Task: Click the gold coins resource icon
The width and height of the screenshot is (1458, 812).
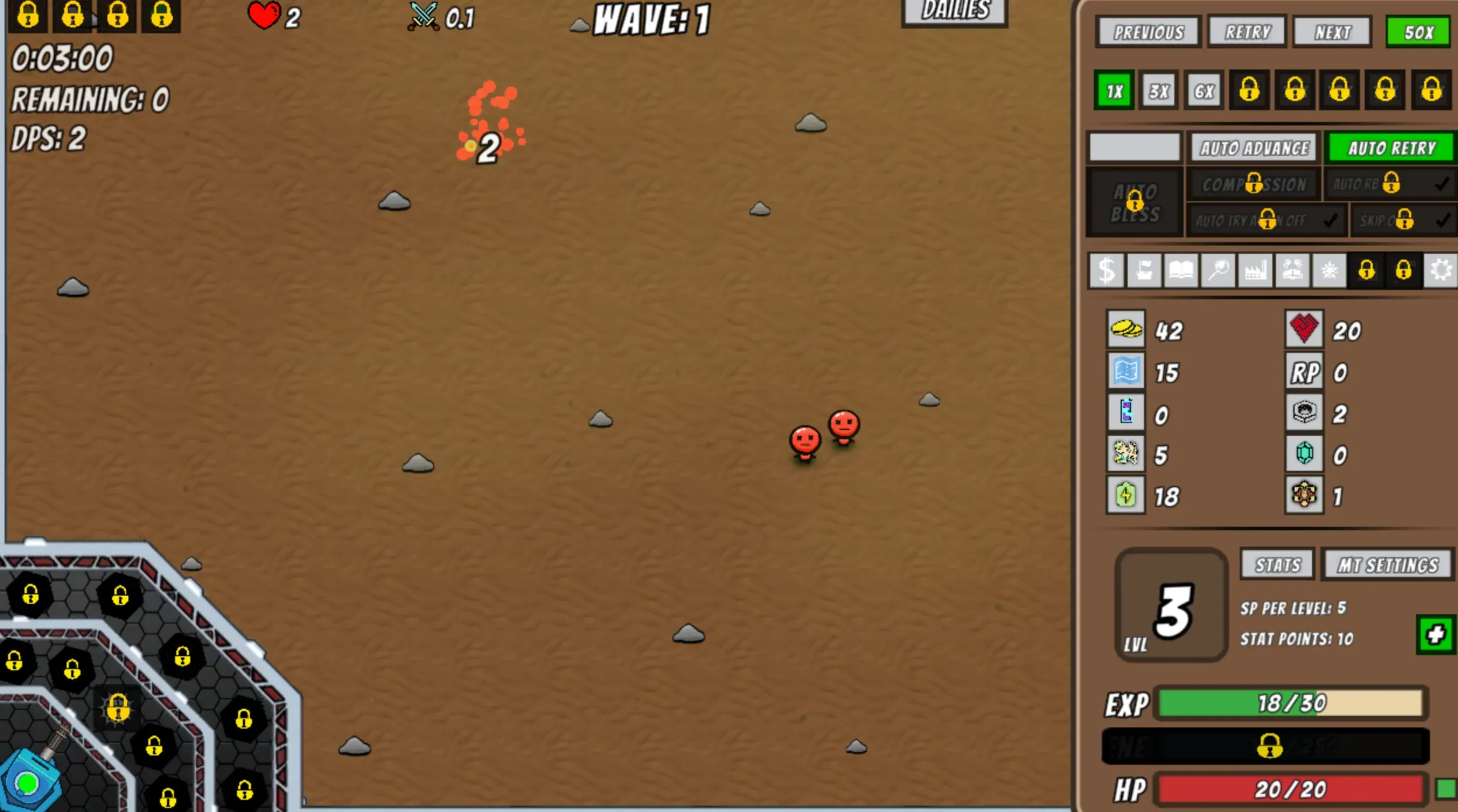Action: click(x=1126, y=330)
